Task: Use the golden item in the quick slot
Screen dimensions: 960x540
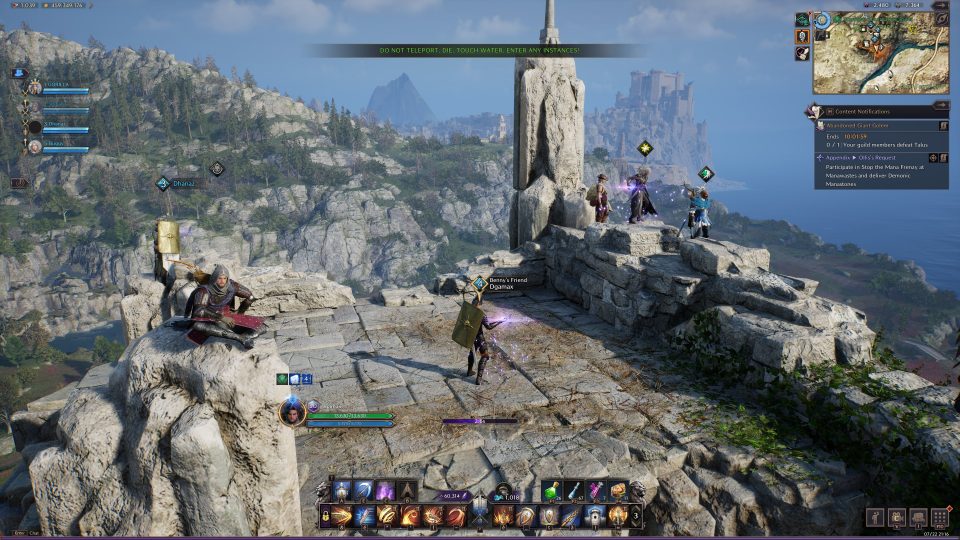Action: (x=618, y=491)
